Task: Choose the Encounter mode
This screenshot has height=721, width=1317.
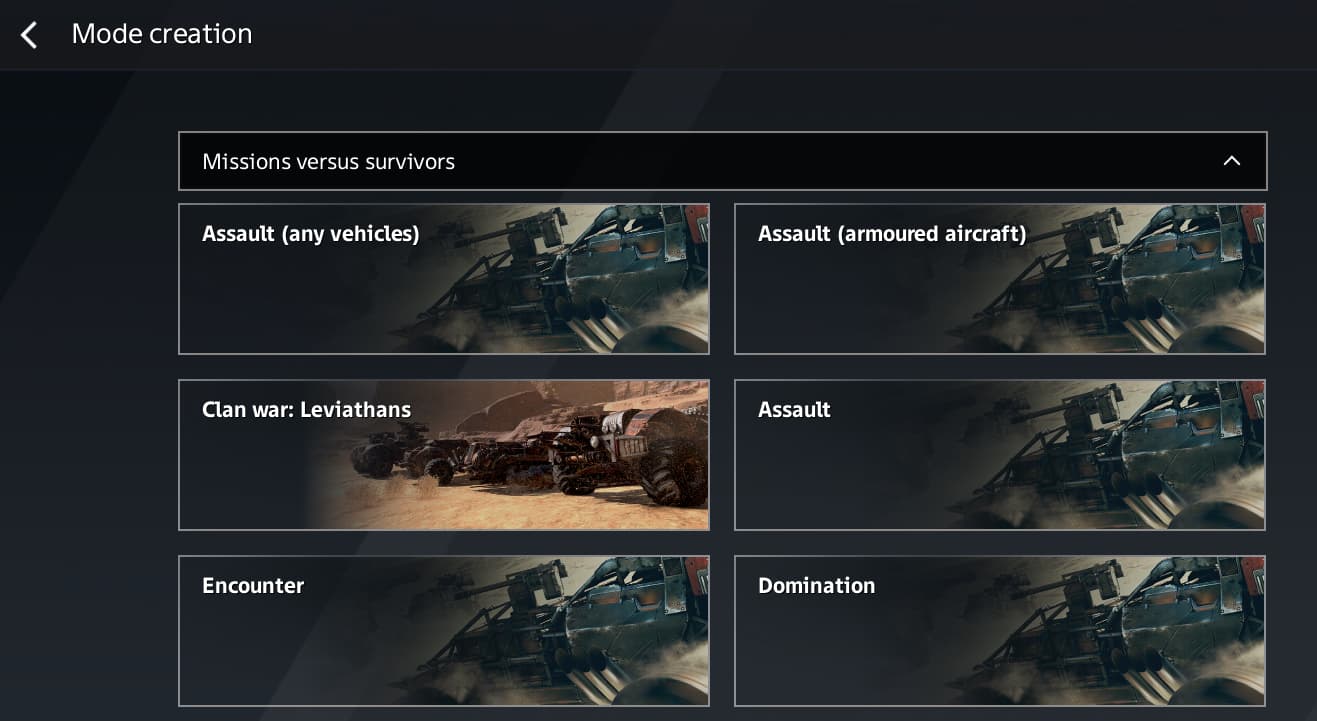Action: coord(443,631)
